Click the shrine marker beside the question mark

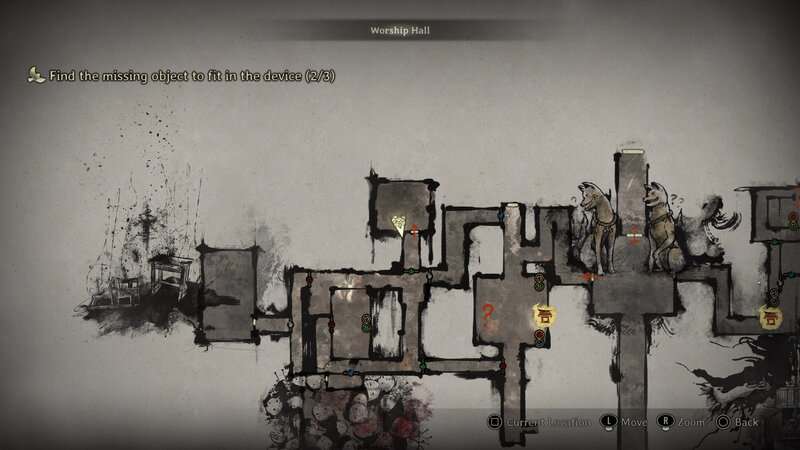[545, 316]
